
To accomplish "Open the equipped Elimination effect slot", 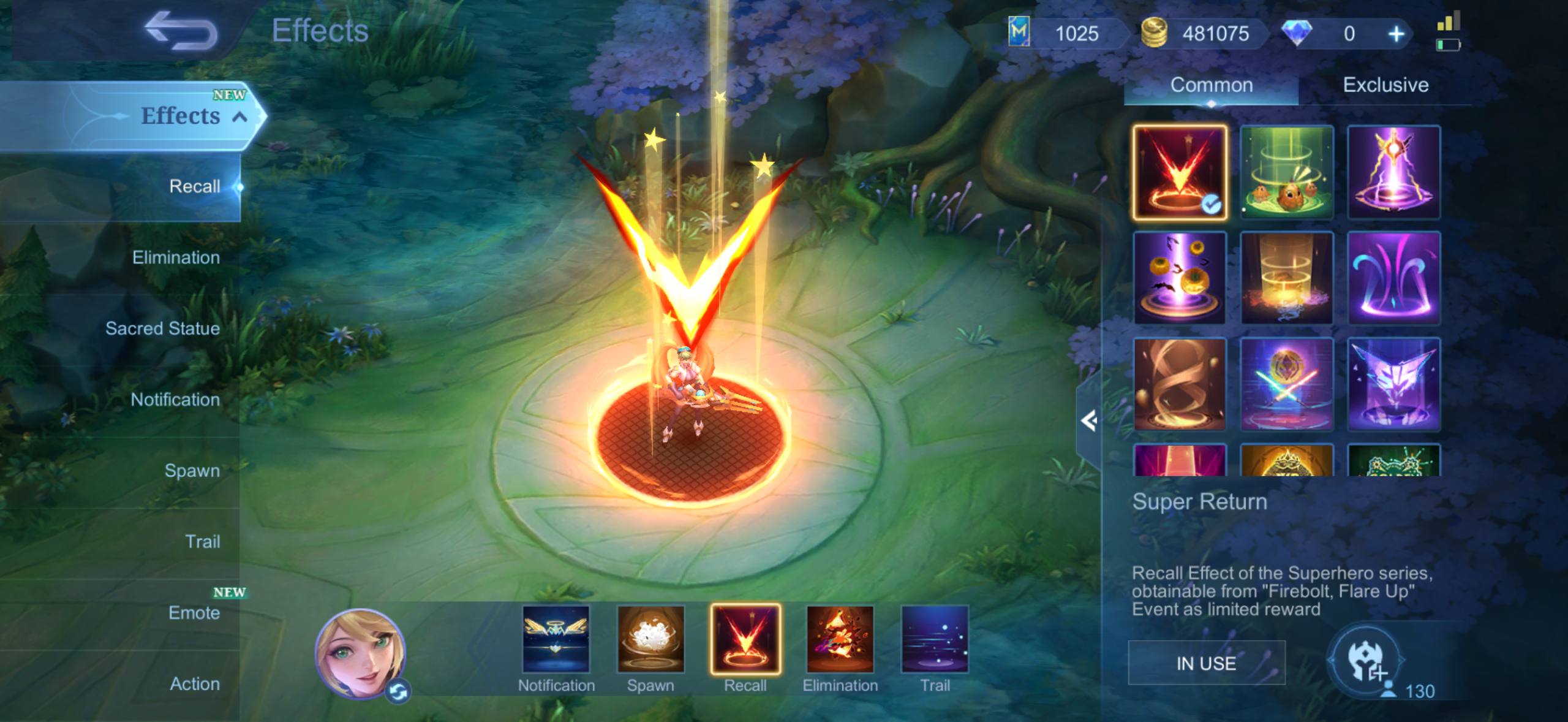I will pos(840,640).
